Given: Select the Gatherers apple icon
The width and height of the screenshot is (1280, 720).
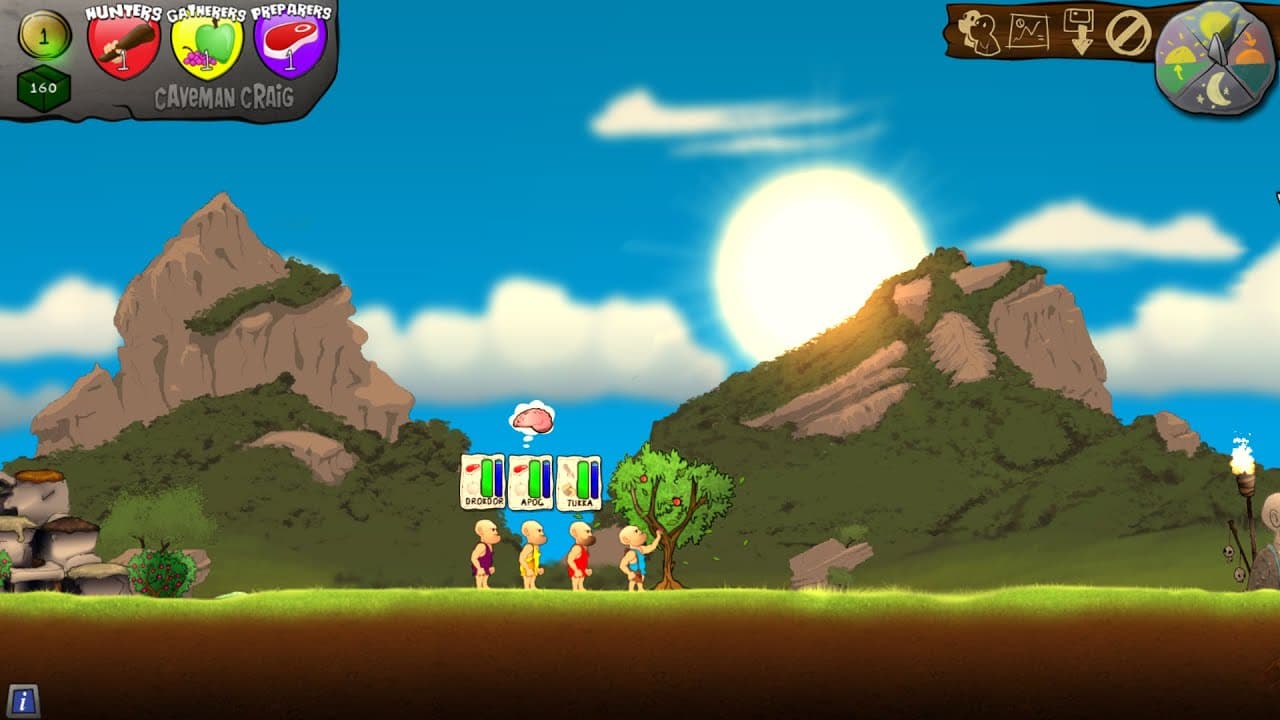Looking at the screenshot, I should [x=211, y=42].
